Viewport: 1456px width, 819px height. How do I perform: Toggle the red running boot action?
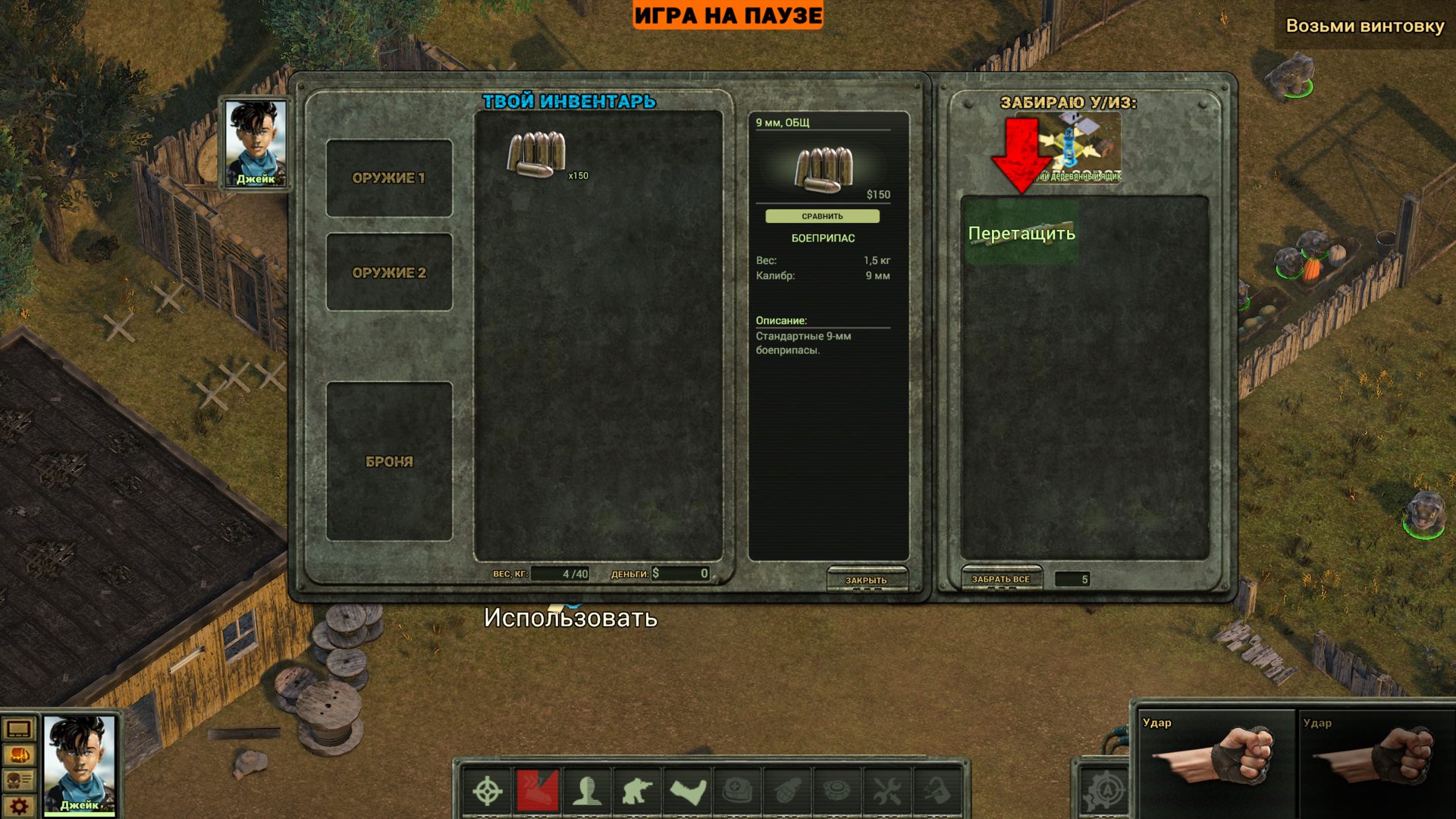point(538,792)
